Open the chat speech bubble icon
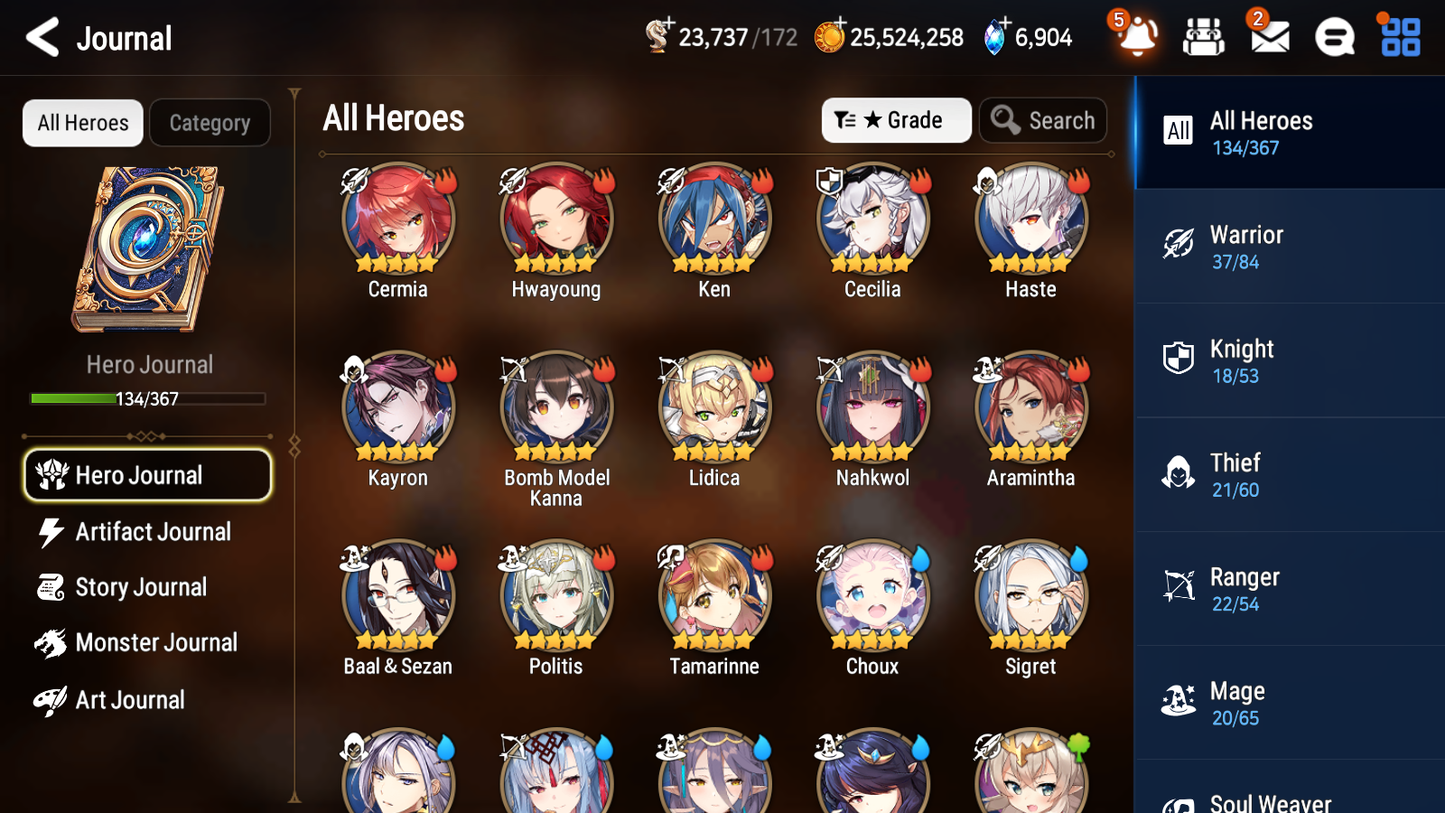Viewport: 1445px width, 813px height. tap(1333, 36)
